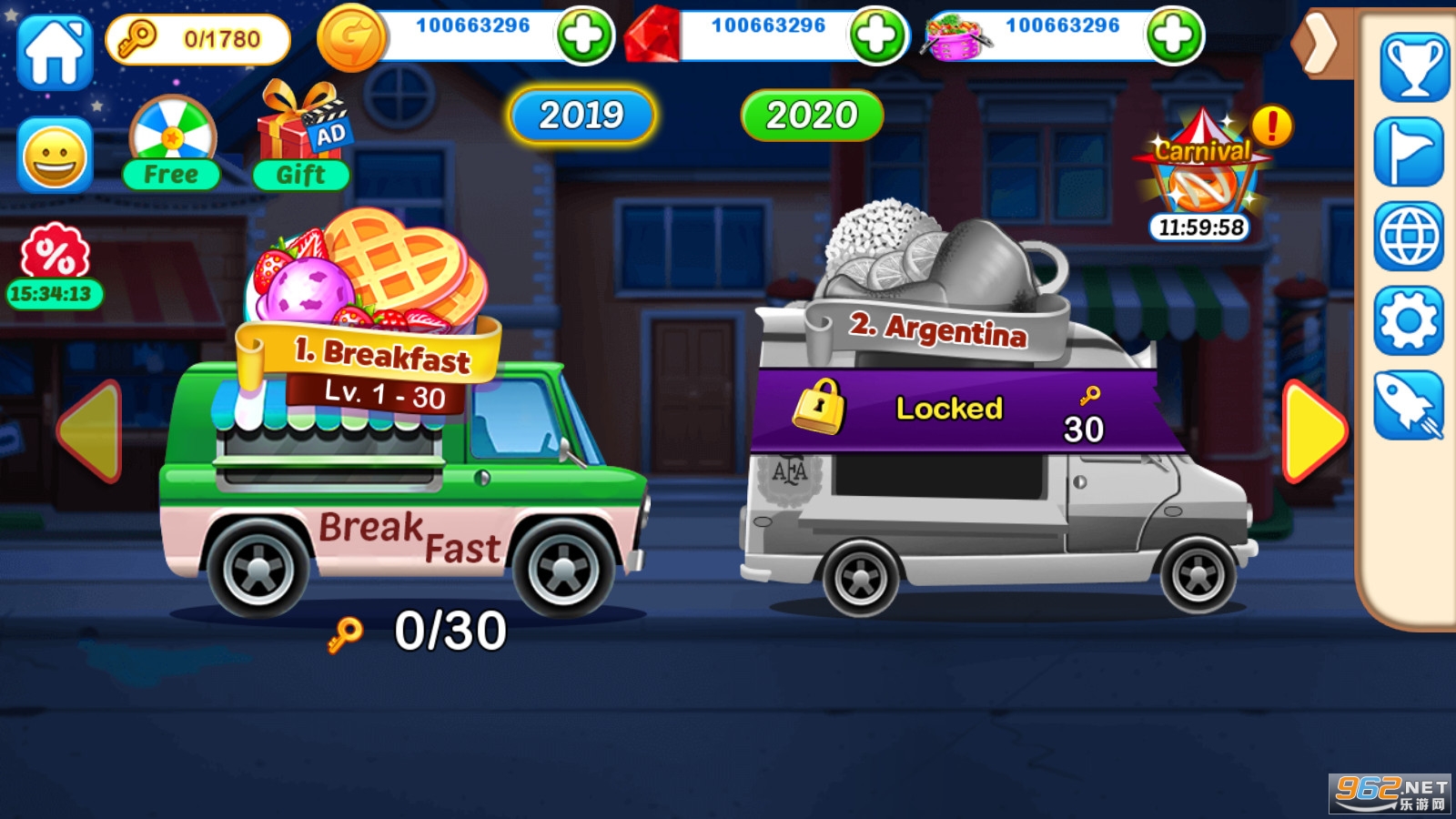
Task: Open the flag icon menu
Action: [1410, 153]
